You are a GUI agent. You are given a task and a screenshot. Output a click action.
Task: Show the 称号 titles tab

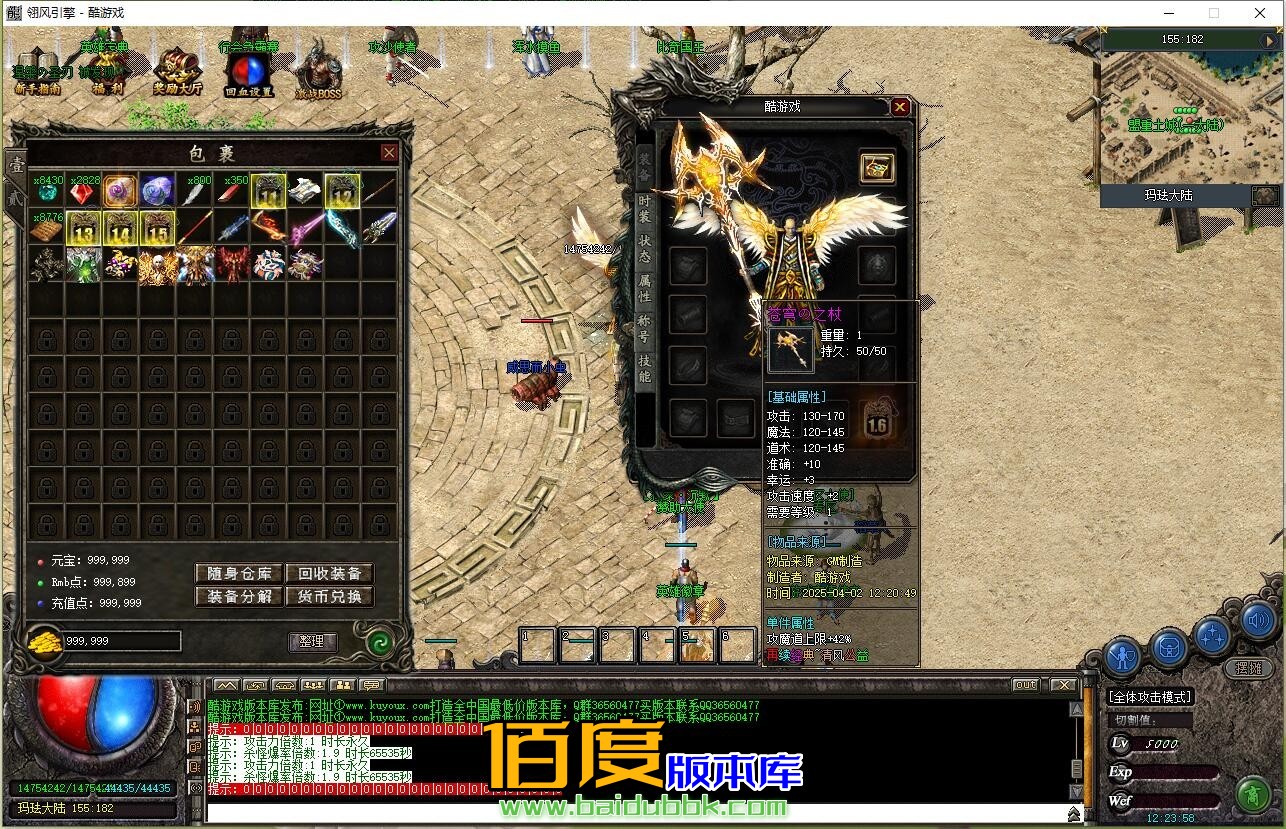point(645,328)
